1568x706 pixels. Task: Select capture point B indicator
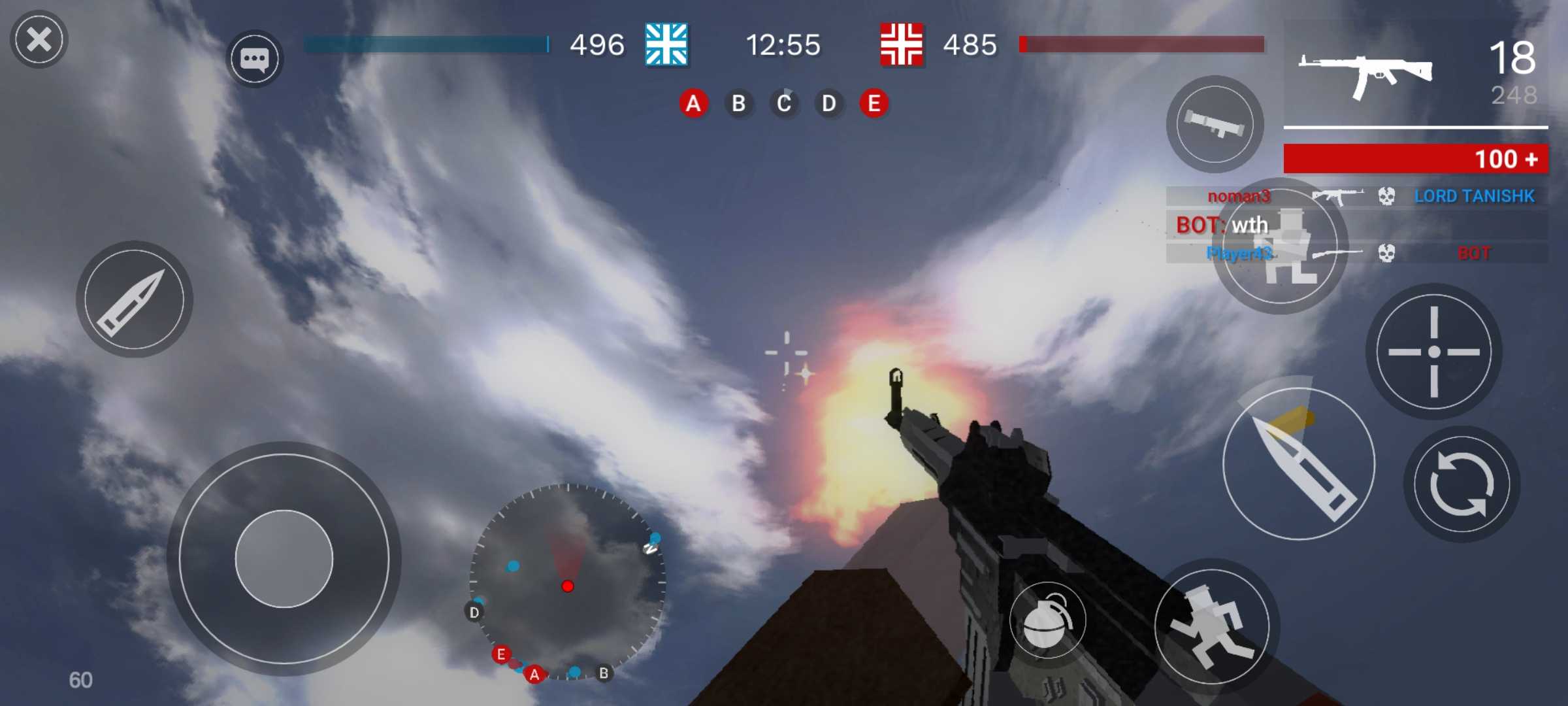(738, 103)
